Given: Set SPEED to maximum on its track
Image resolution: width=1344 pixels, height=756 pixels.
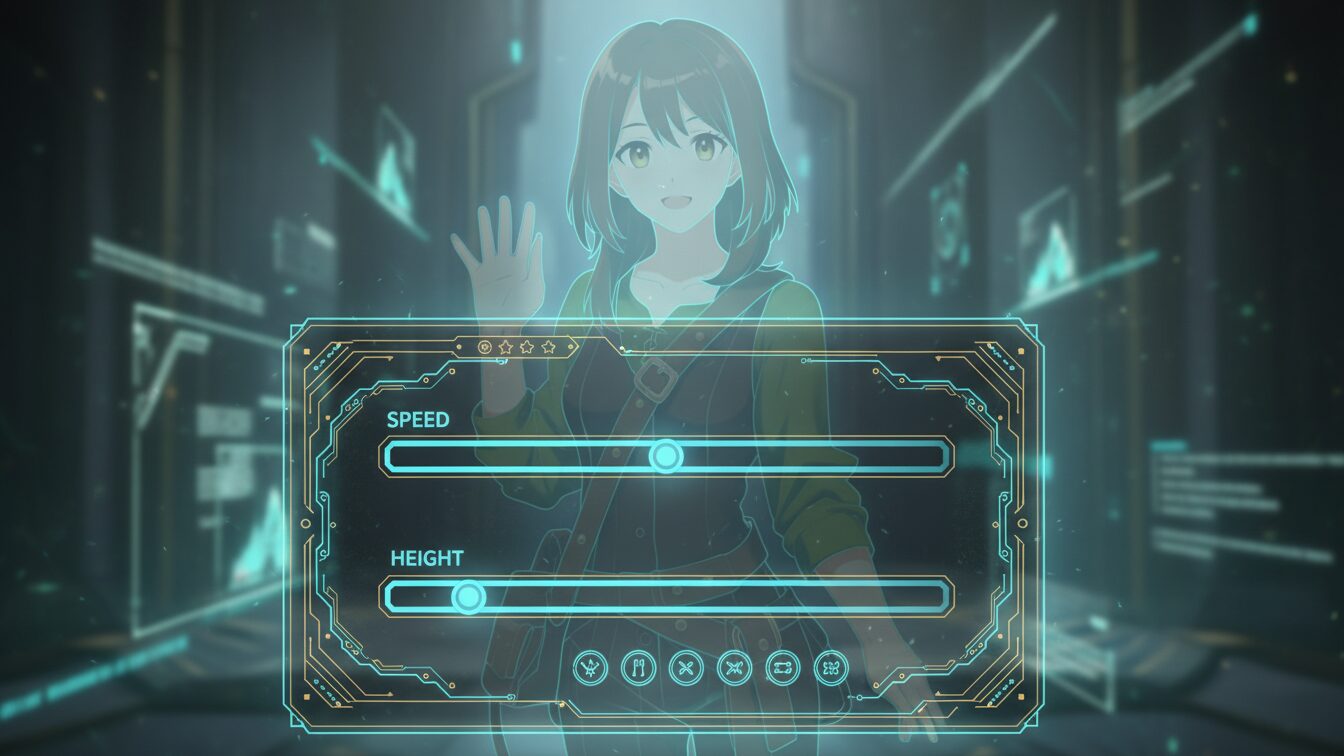Looking at the screenshot, I should coord(941,457).
